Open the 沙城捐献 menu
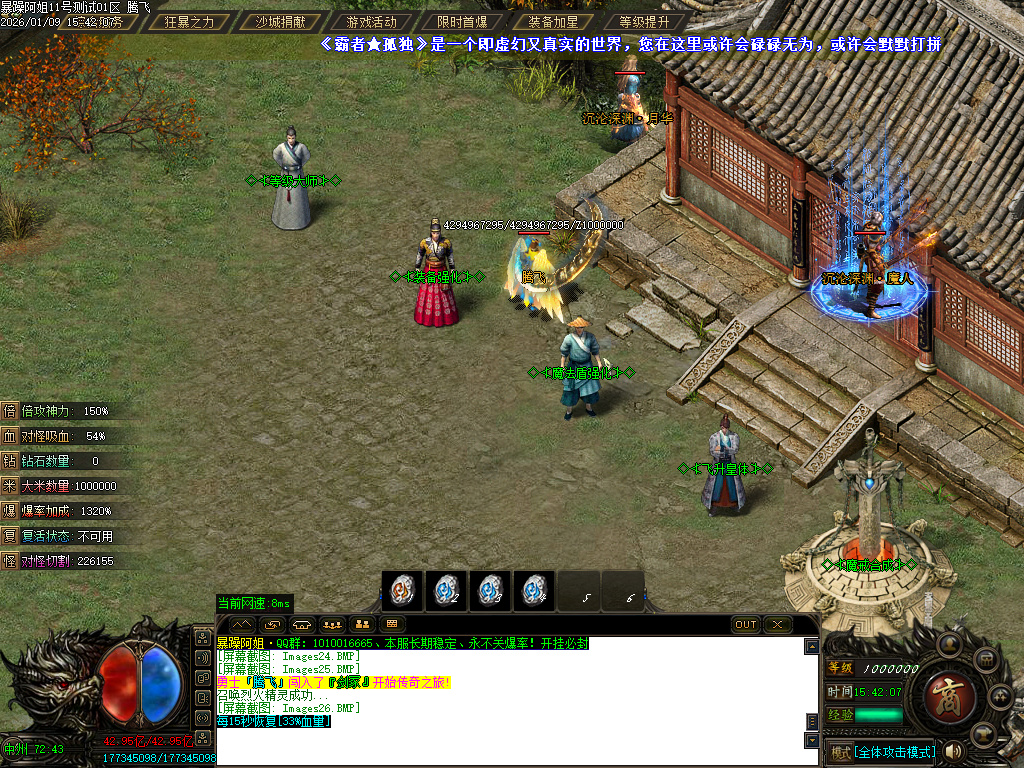The image size is (1024, 768). (x=281, y=21)
